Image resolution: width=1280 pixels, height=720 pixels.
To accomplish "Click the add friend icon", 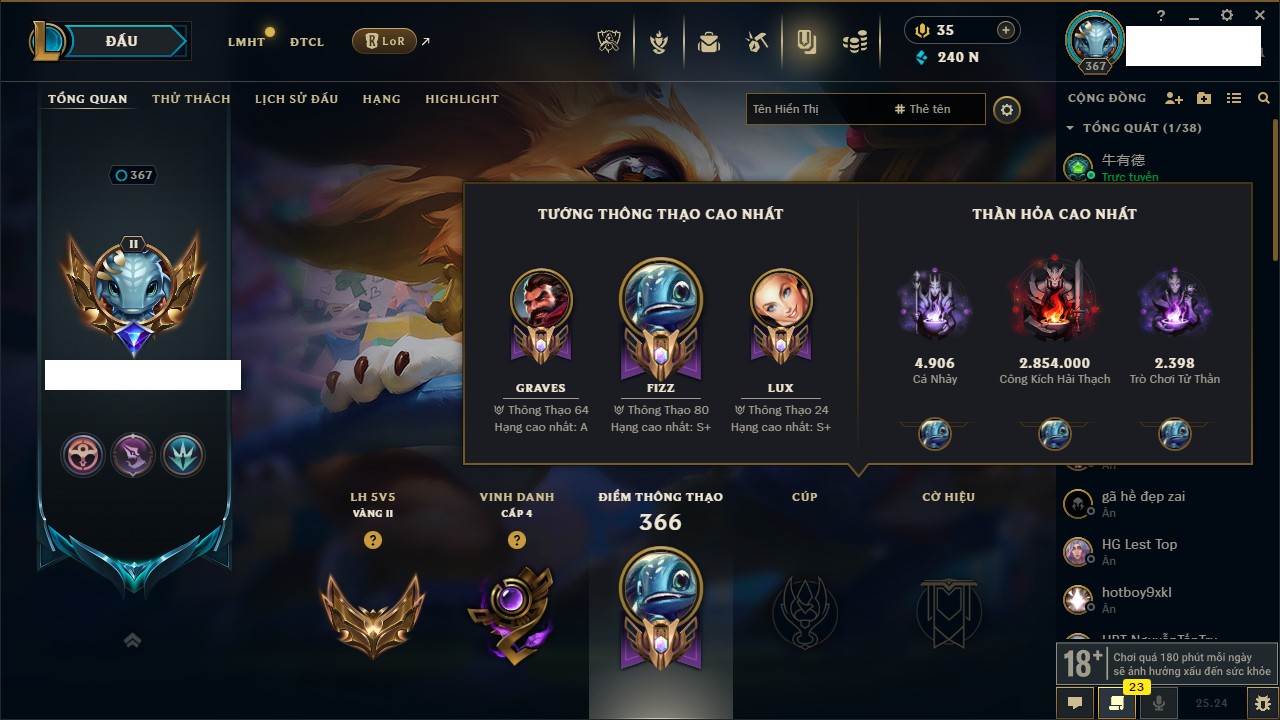I will point(1174,98).
